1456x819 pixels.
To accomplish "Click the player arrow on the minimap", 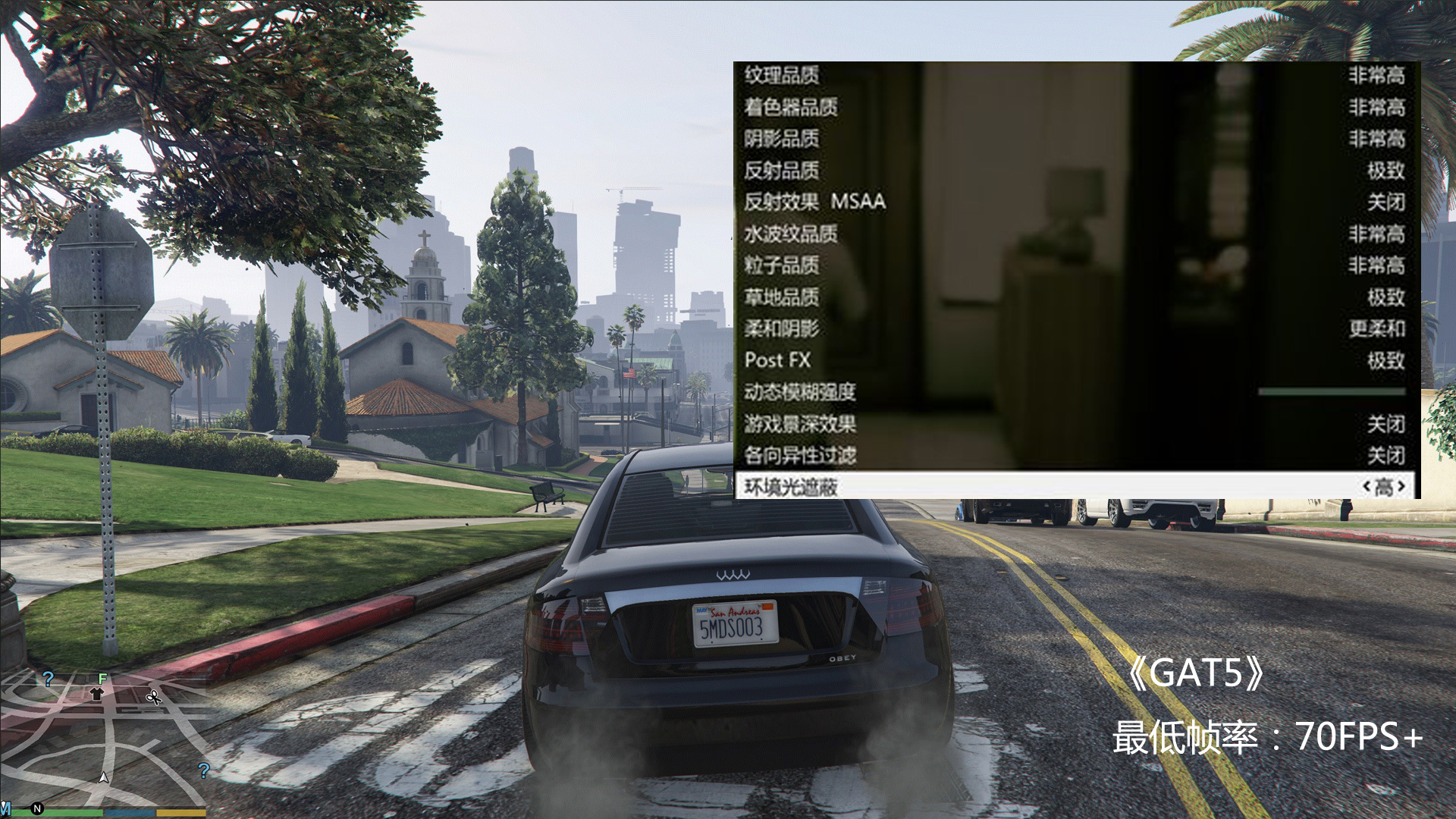I will (x=104, y=777).
